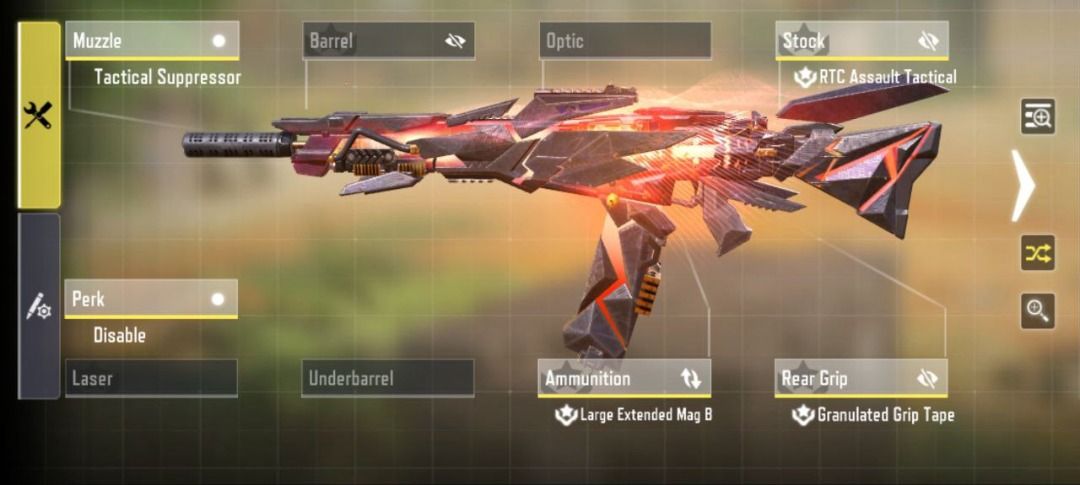Open the Perk slot
This screenshot has height=485, width=1080.
coord(140,299)
